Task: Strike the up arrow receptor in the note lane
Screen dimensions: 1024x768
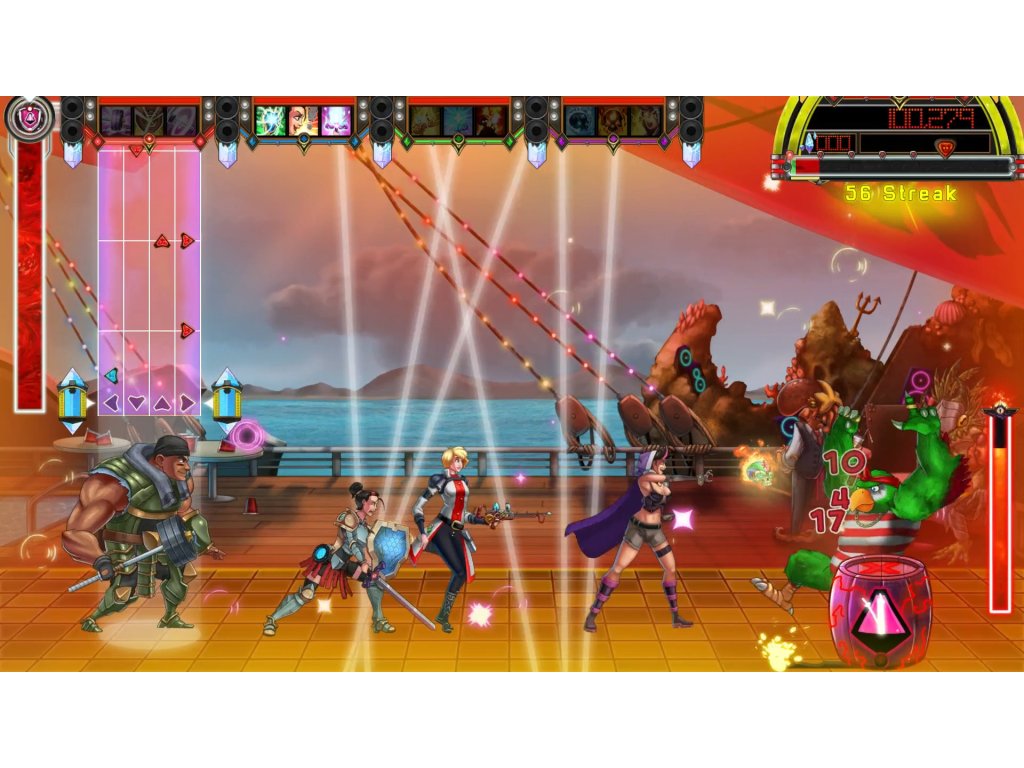Action: tap(162, 402)
